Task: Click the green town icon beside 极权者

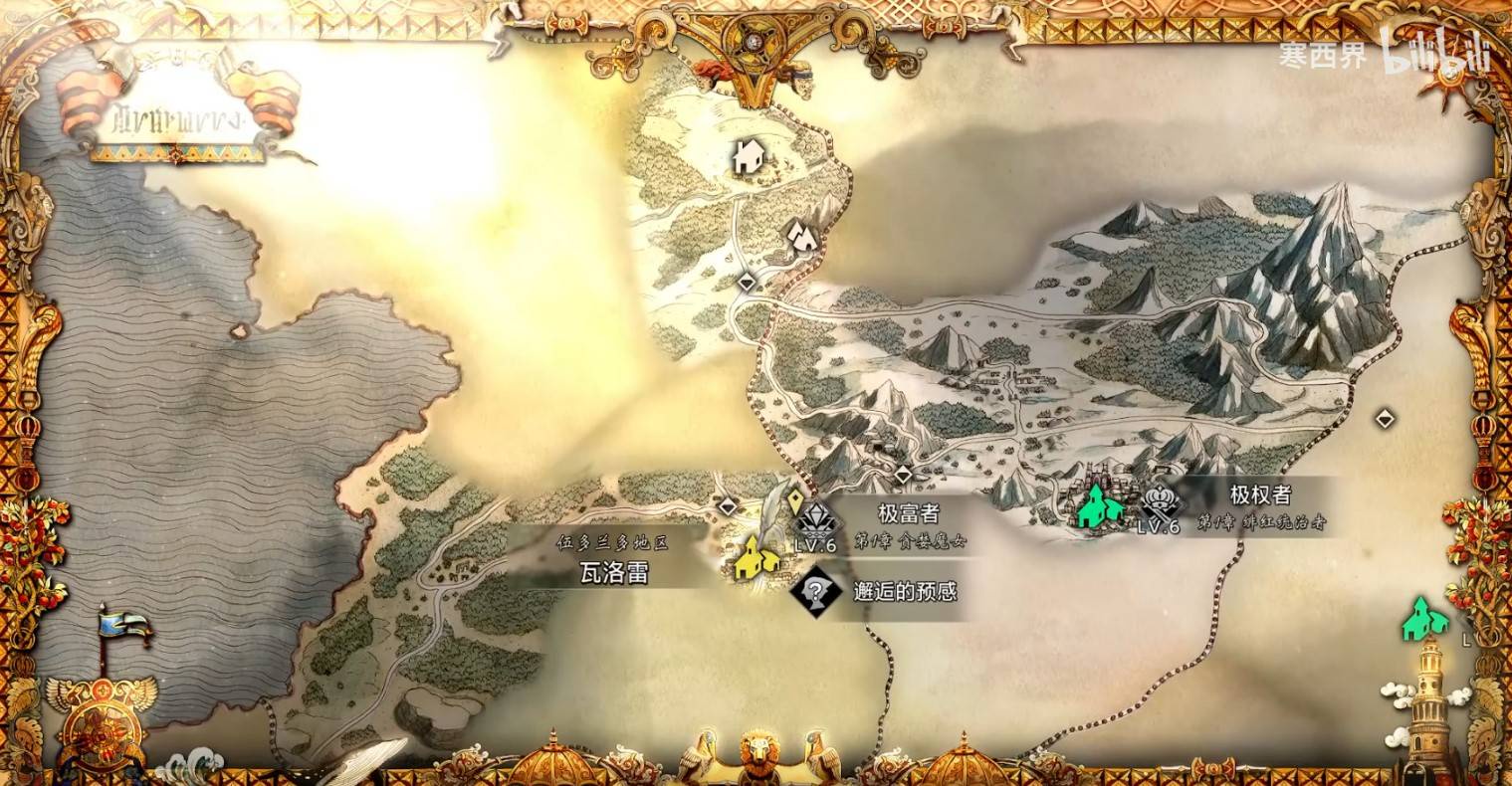Action: point(1098,505)
